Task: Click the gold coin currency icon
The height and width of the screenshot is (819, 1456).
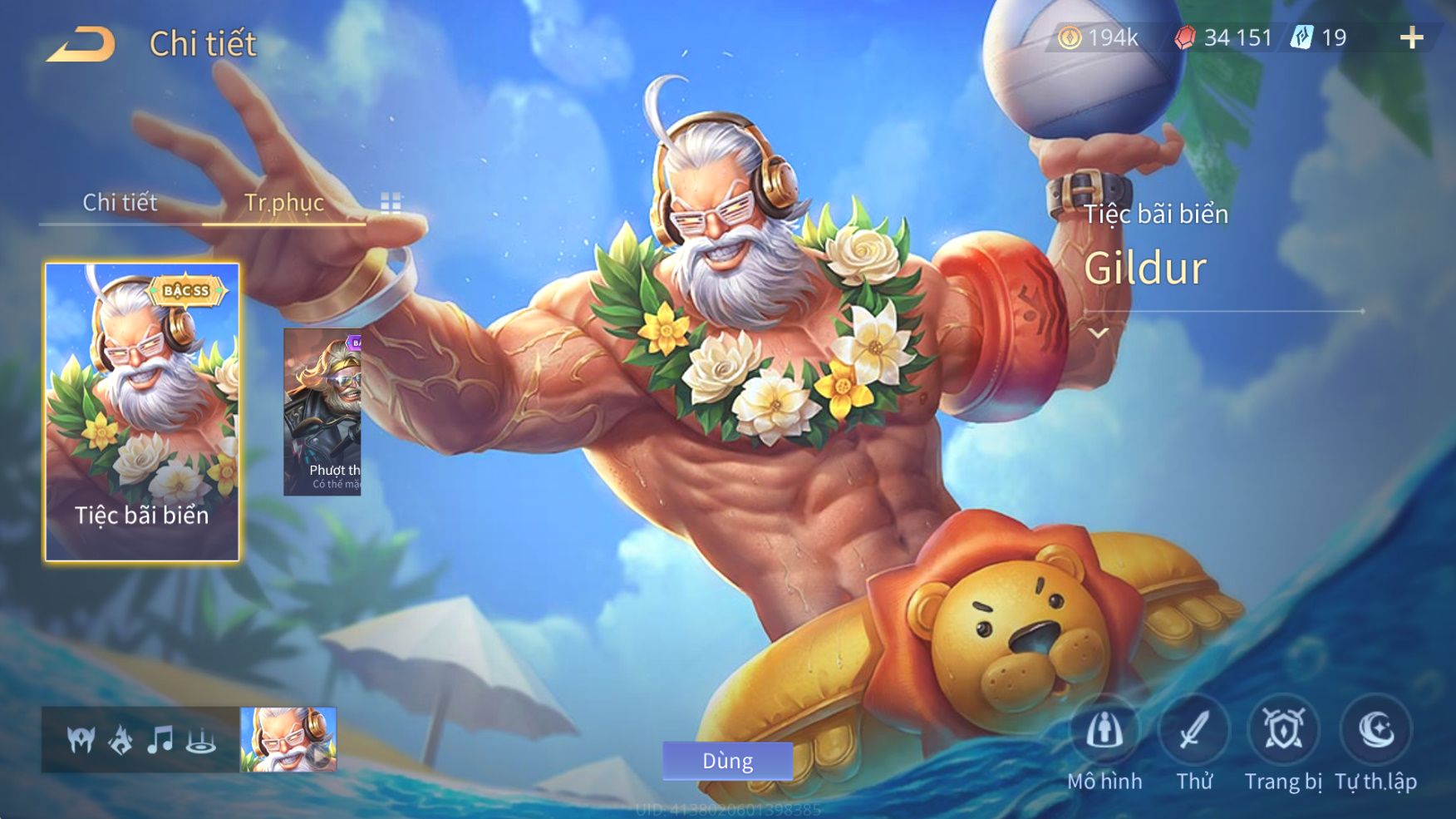Action: 1070,37
